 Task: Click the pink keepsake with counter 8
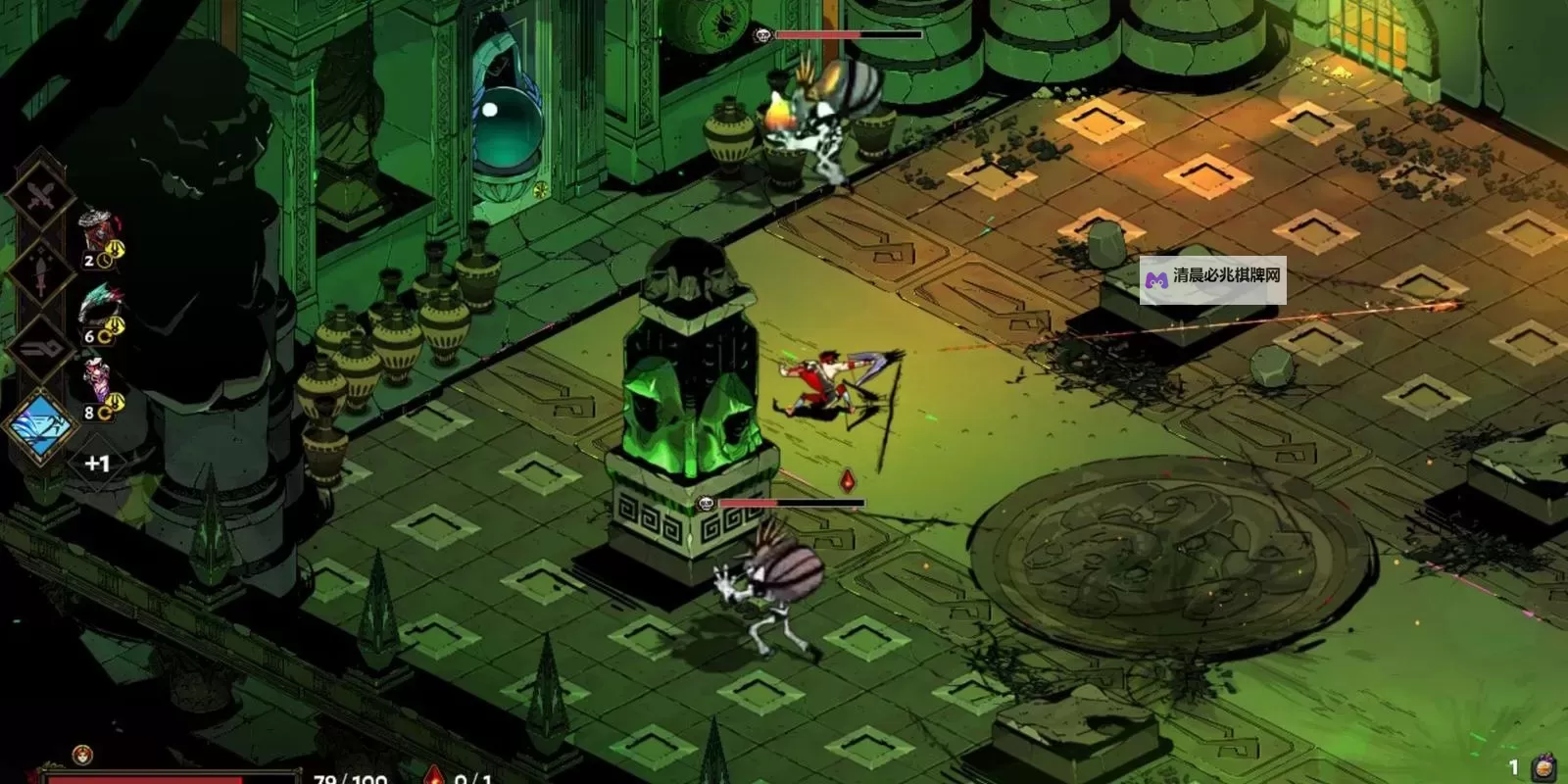pyautogui.click(x=98, y=387)
